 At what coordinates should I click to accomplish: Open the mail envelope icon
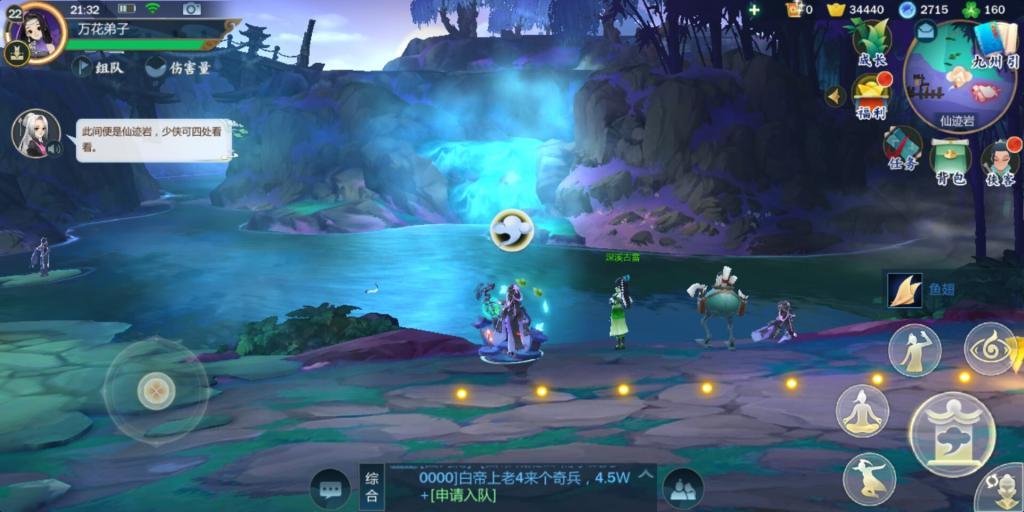(x=925, y=31)
